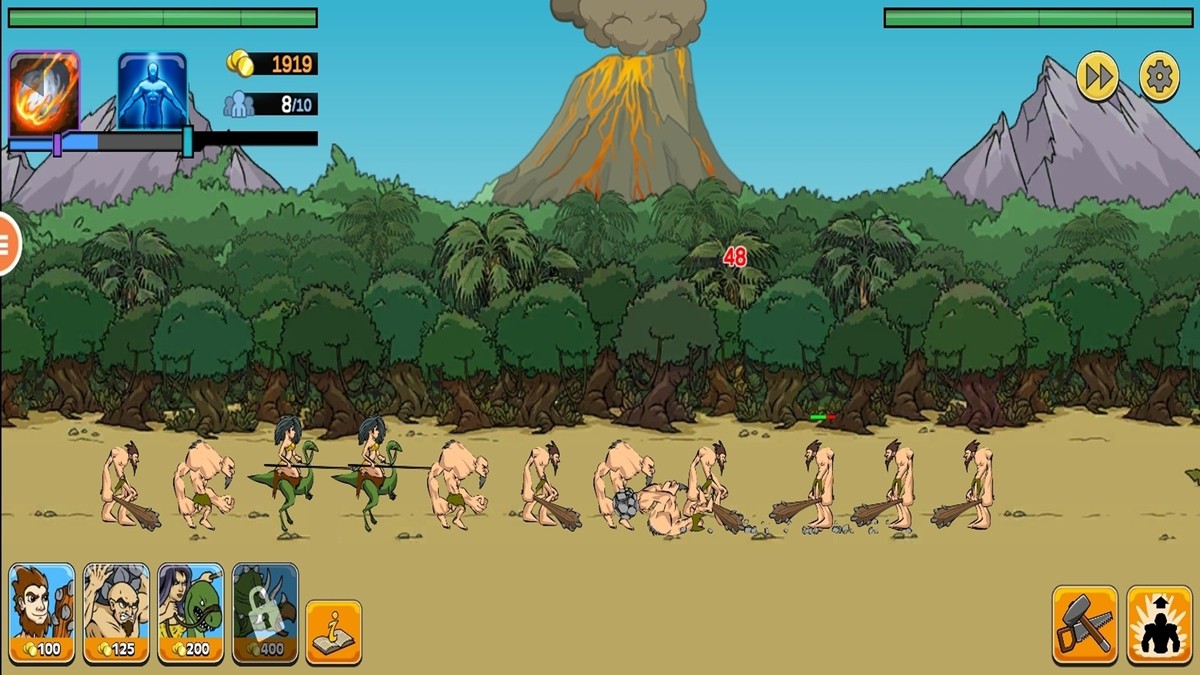Screen dimensions: 1200x675
Task: Open the gear settings menu
Action: coord(1160,76)
